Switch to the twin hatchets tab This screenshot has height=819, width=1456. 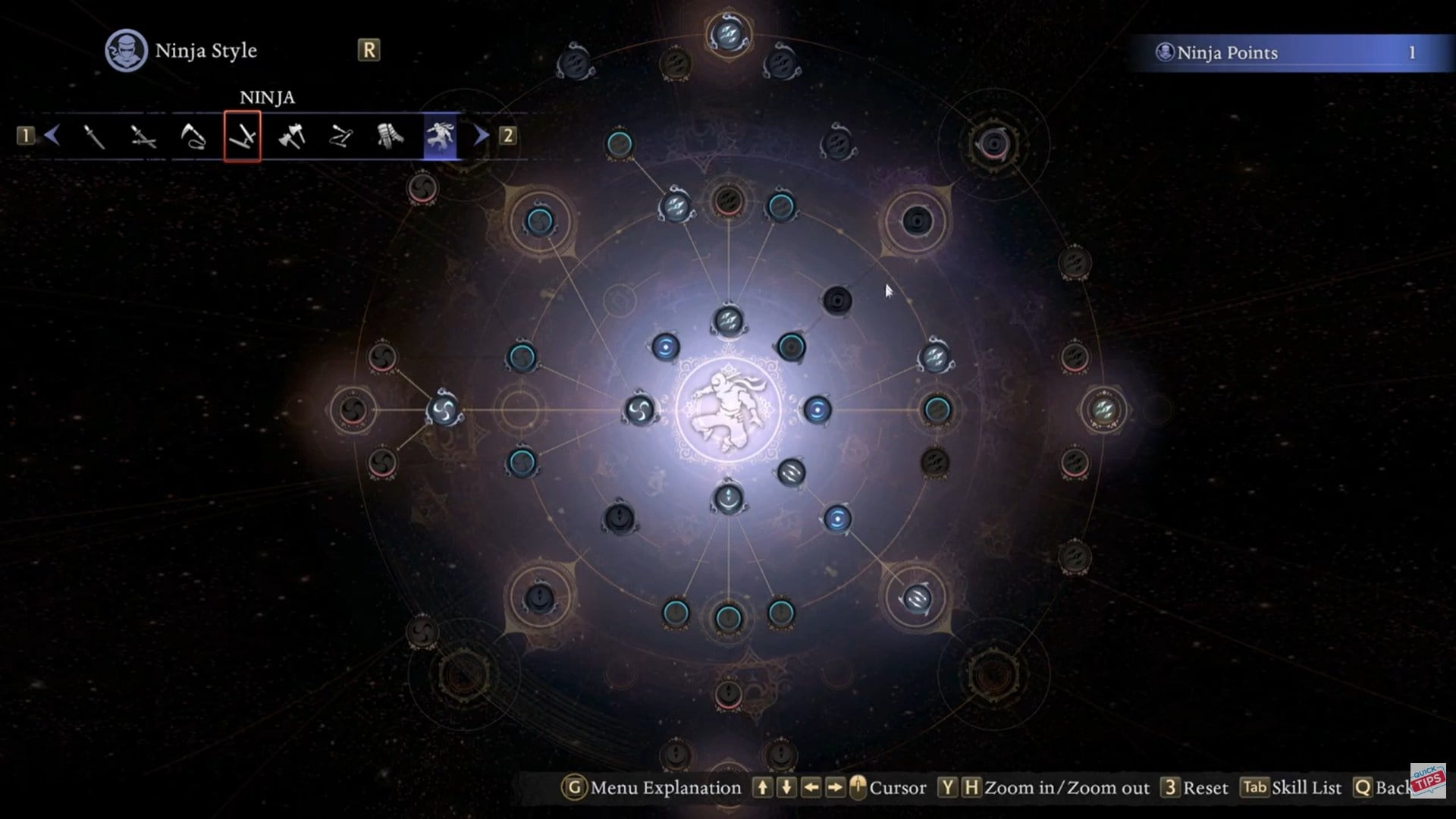tap(292, 136)
